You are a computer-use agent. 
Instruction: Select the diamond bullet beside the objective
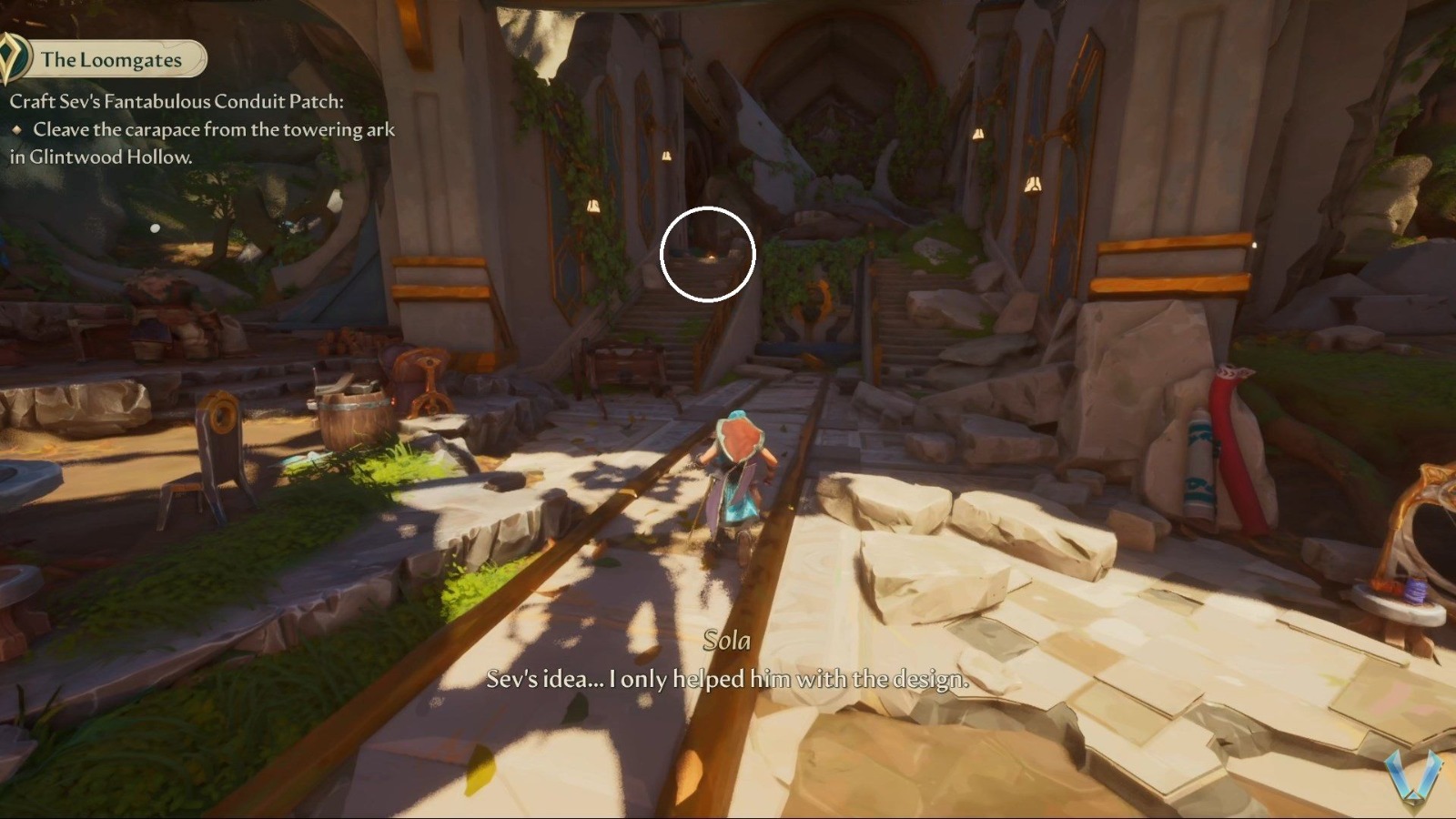click(x=18, y=131)
